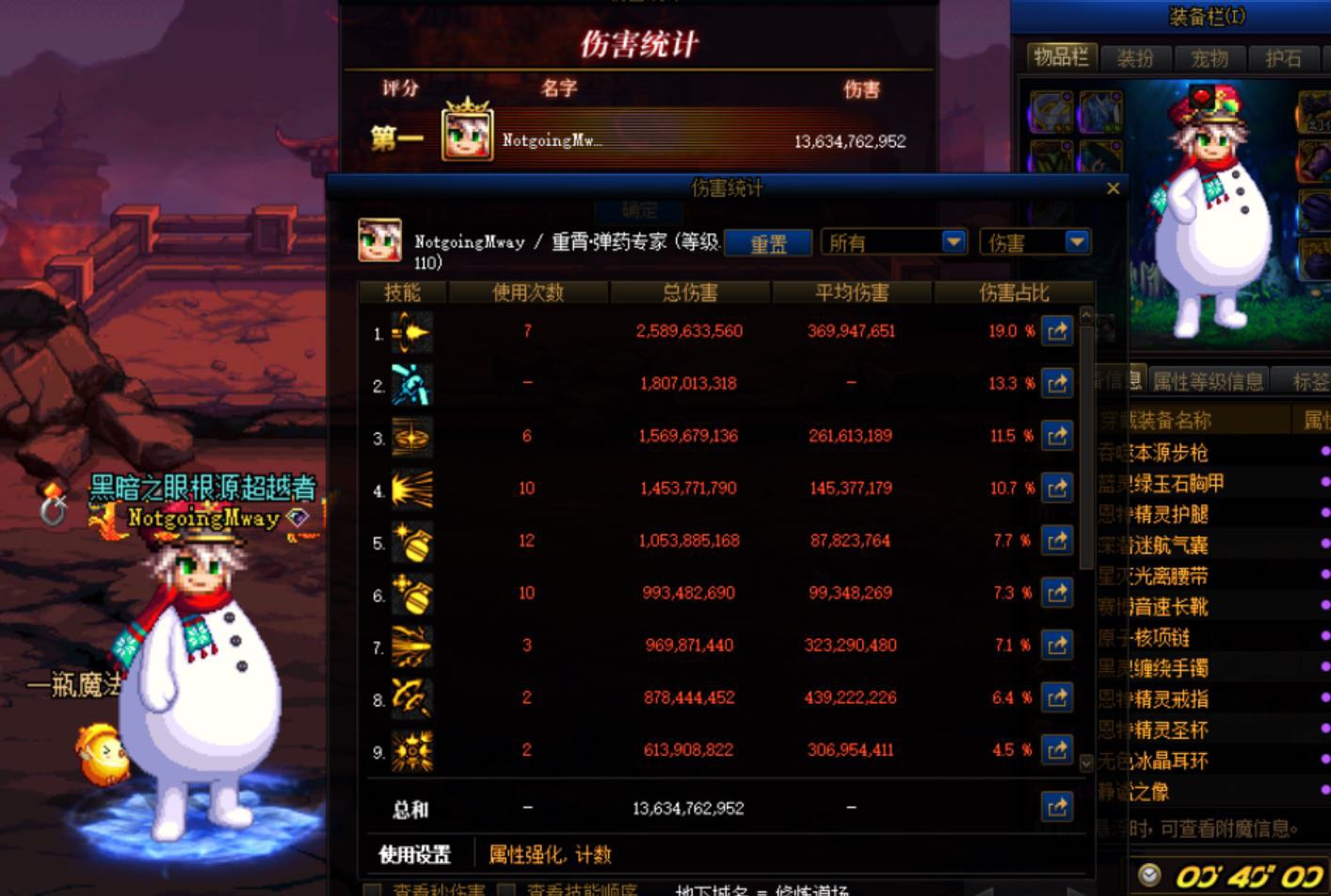Open the 所有 filter dropdown
Viewport: 1331px width, 896px height.
coord(954,242)
